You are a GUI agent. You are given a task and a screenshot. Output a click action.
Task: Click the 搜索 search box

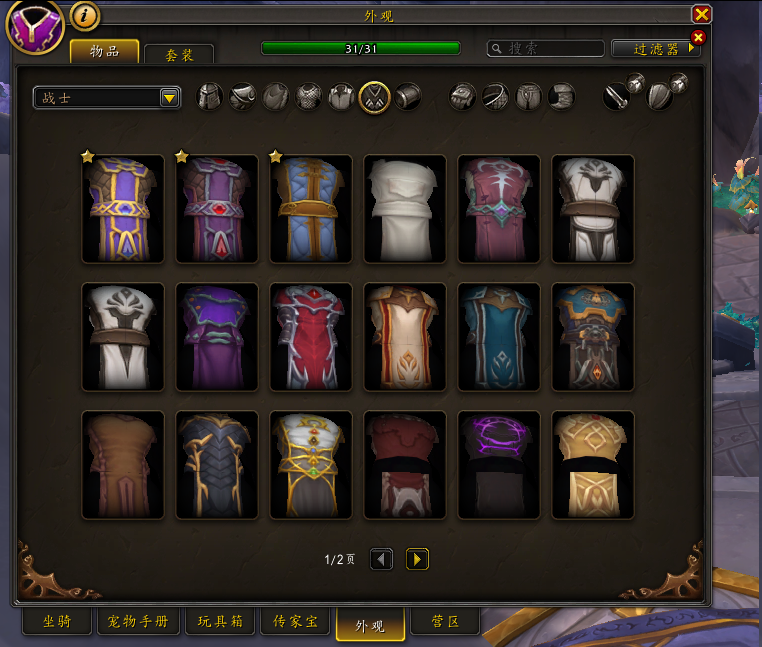(546, 48)
